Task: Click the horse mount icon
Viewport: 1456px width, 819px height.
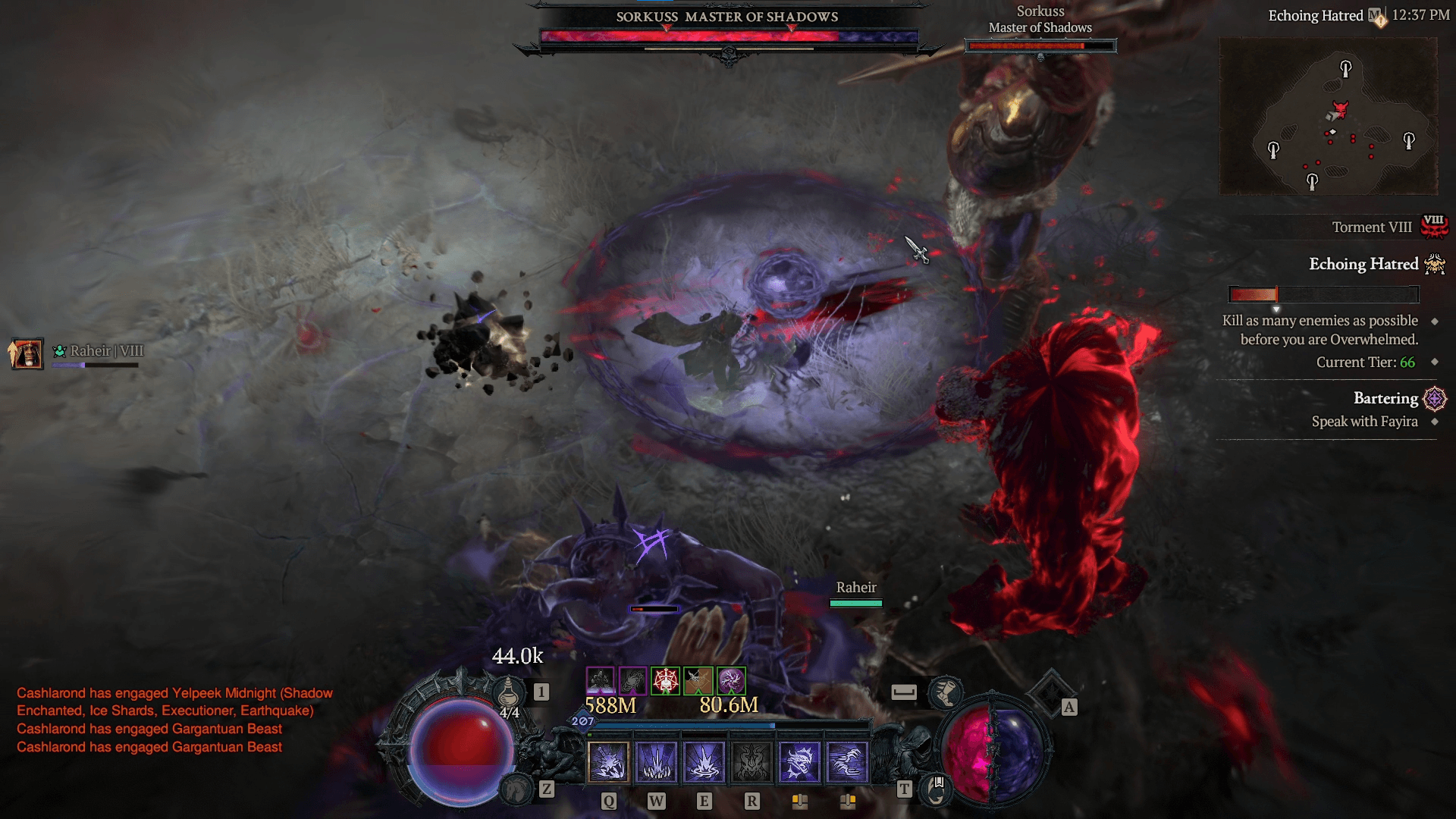Action: tap(517, 790)
